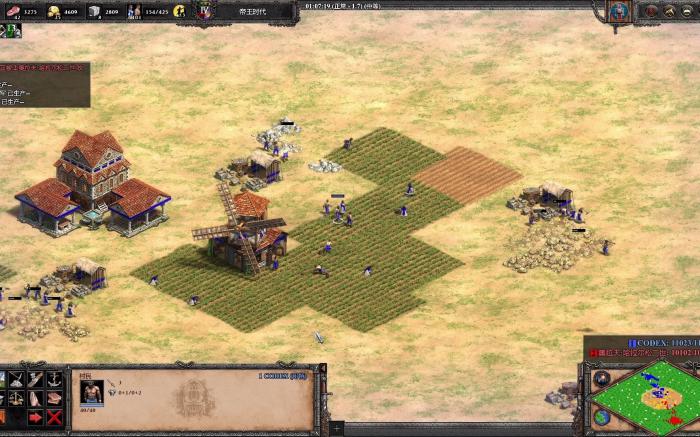700x437 pixels.
Task: Click the globe button beside the minimap
Action: [x=601, y=417]
